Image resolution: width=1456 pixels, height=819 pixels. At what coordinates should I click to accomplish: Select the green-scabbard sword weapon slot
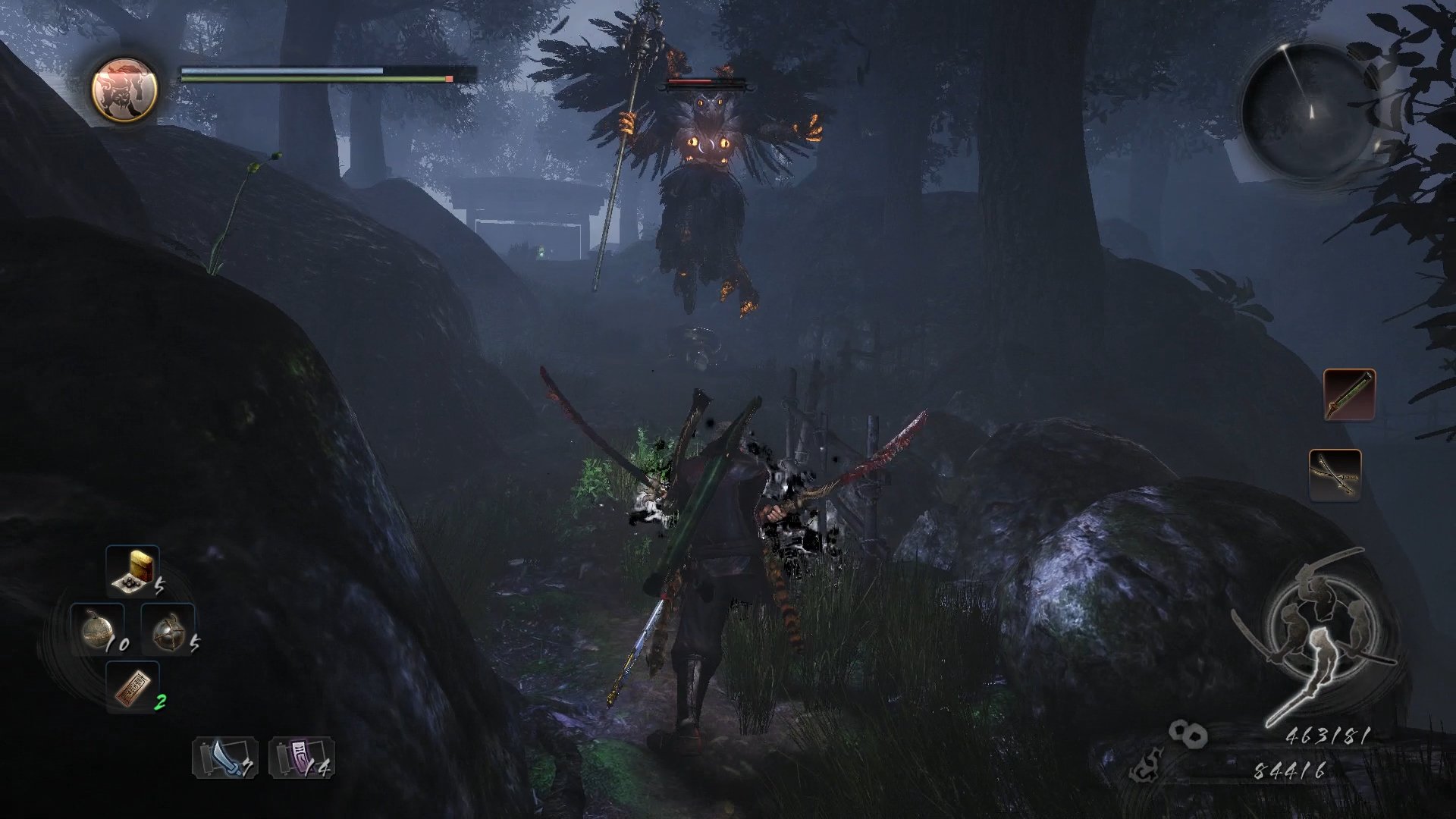click(1349, 394)
